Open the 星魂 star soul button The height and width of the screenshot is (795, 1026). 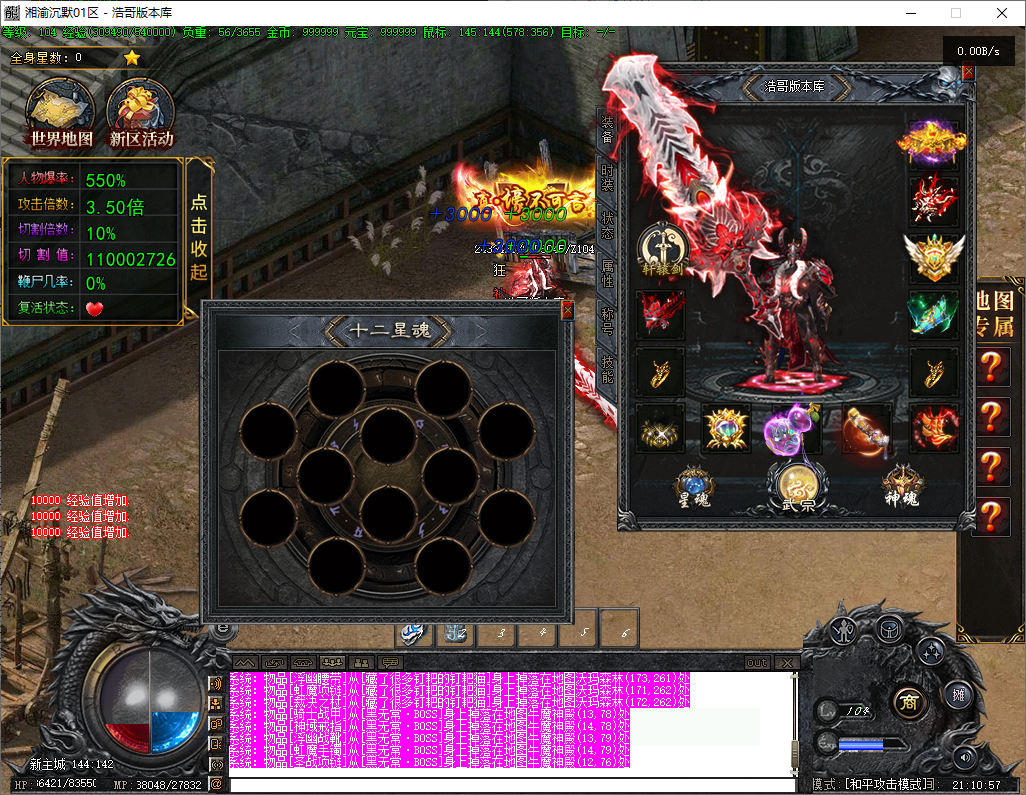693,487
